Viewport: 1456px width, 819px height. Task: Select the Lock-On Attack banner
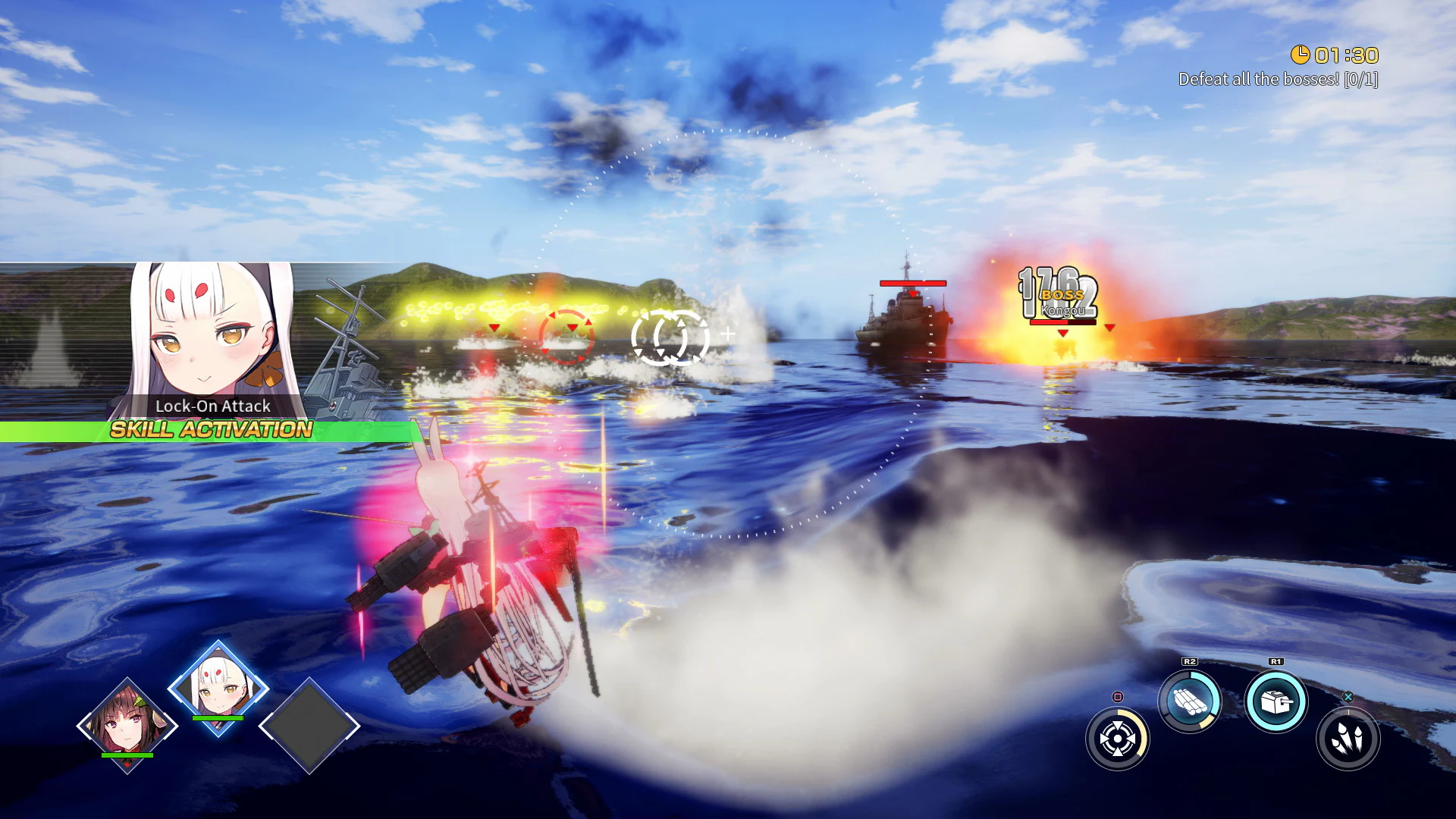[213, 406]
